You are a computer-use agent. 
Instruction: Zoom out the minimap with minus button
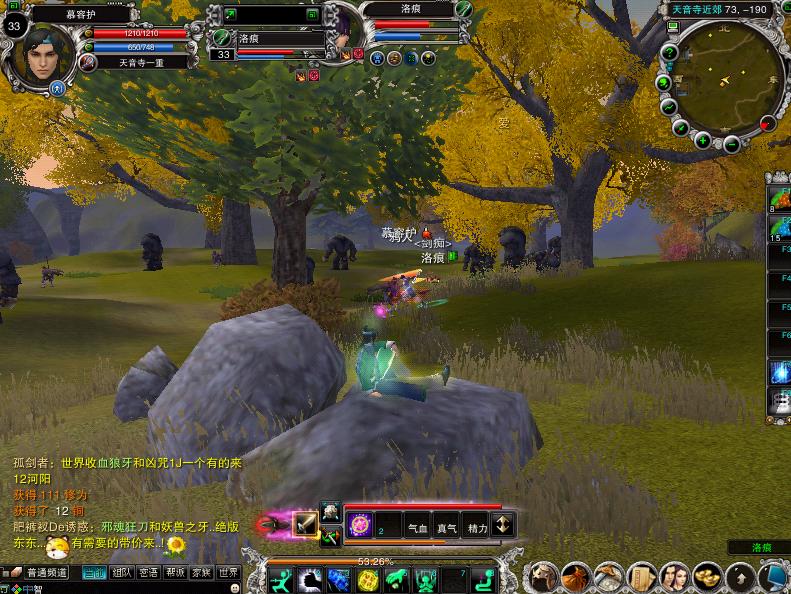731,145
